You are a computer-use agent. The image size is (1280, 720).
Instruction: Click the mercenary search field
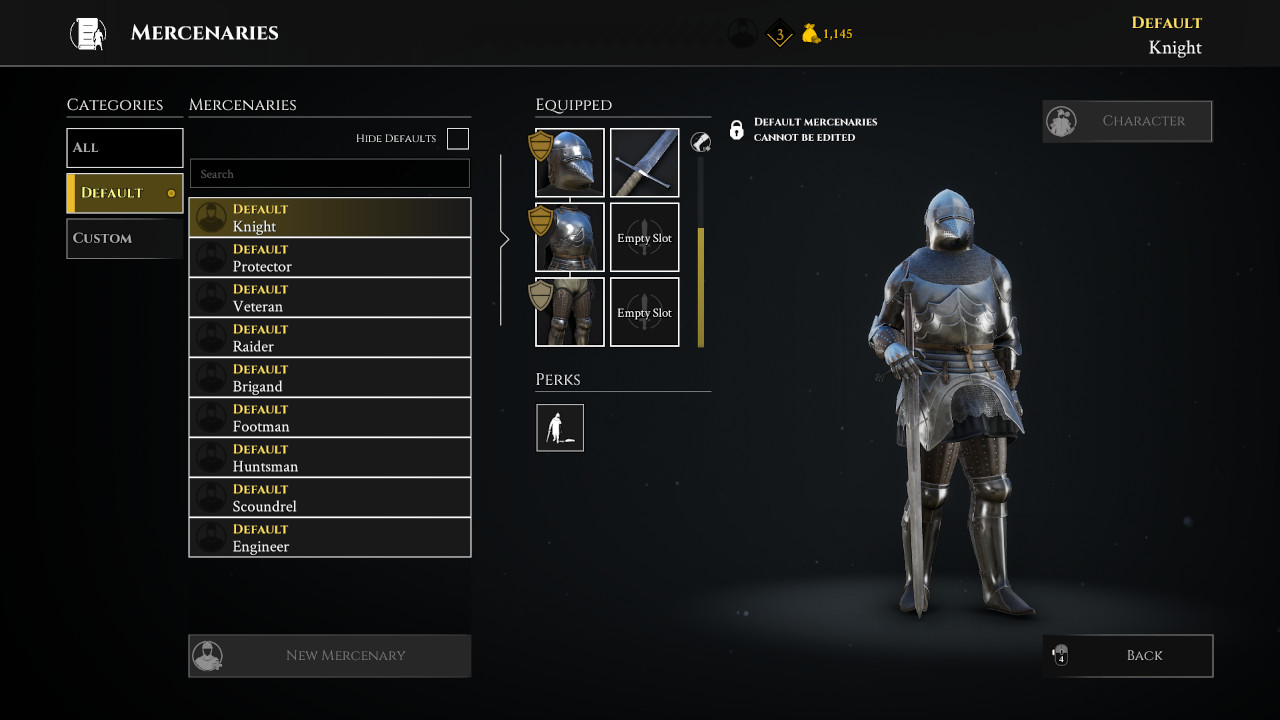(x=330, y=174)
